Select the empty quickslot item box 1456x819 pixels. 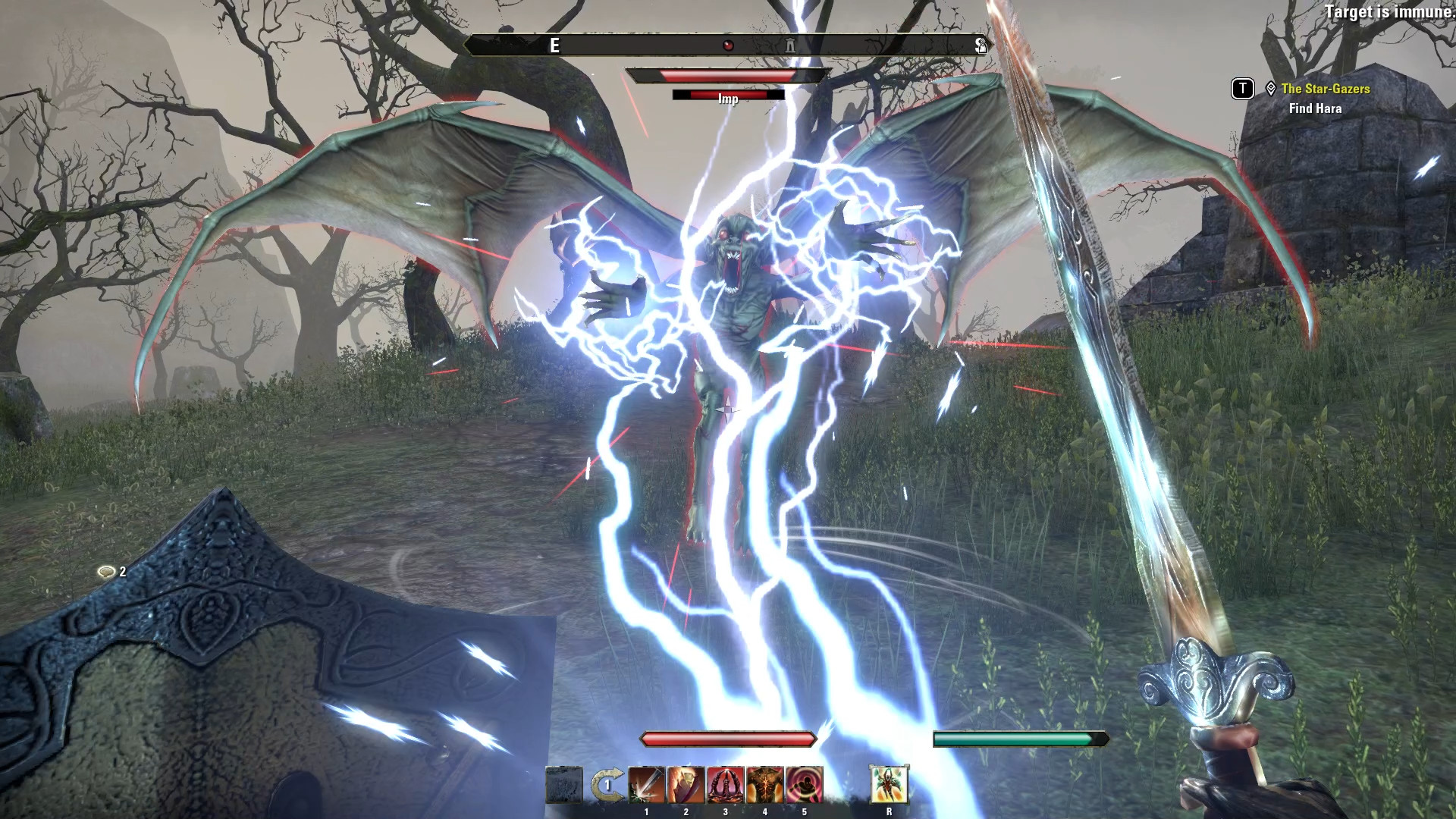[x=564, y=785]
